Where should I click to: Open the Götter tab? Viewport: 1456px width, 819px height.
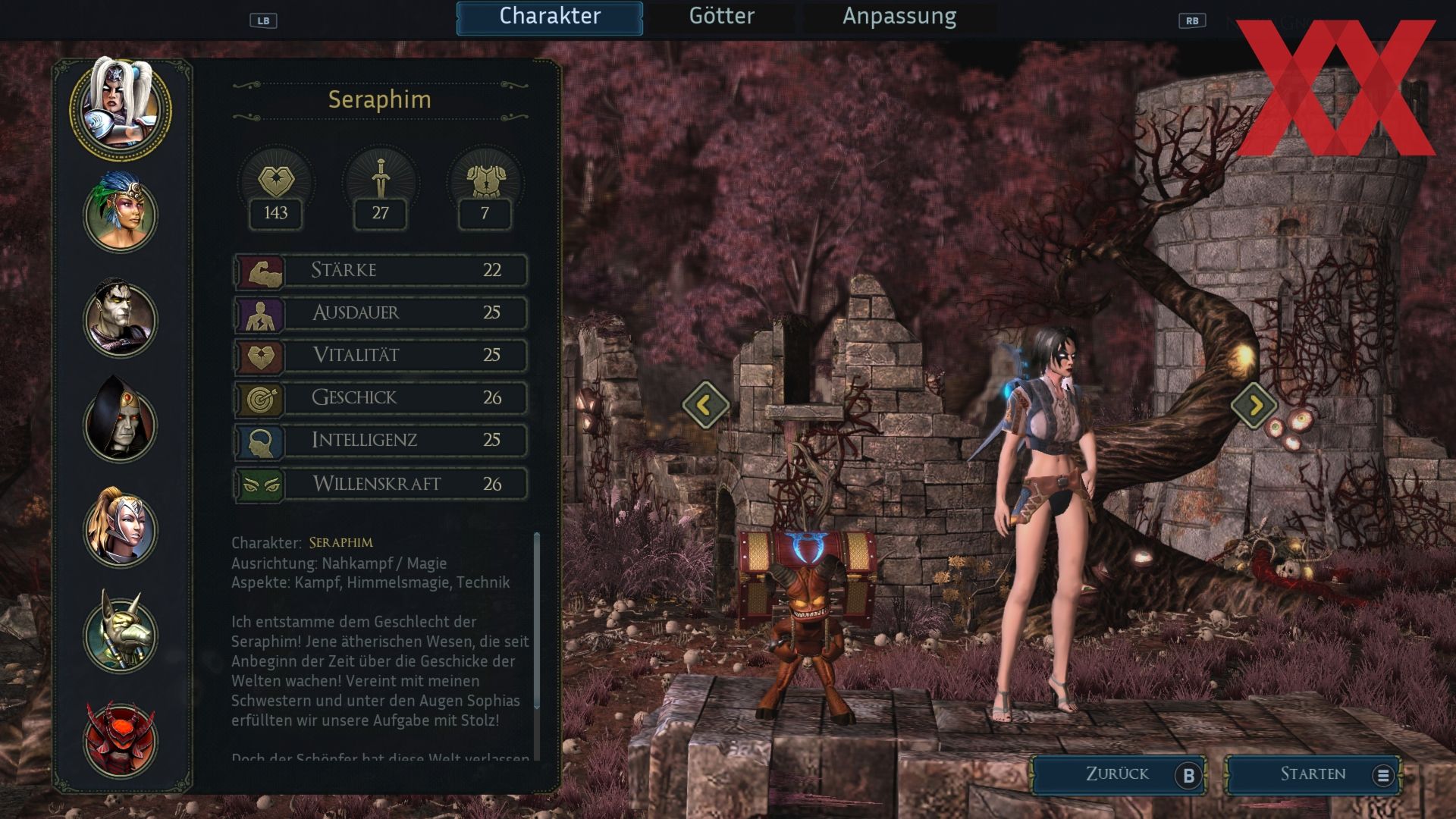coord(721,17)
